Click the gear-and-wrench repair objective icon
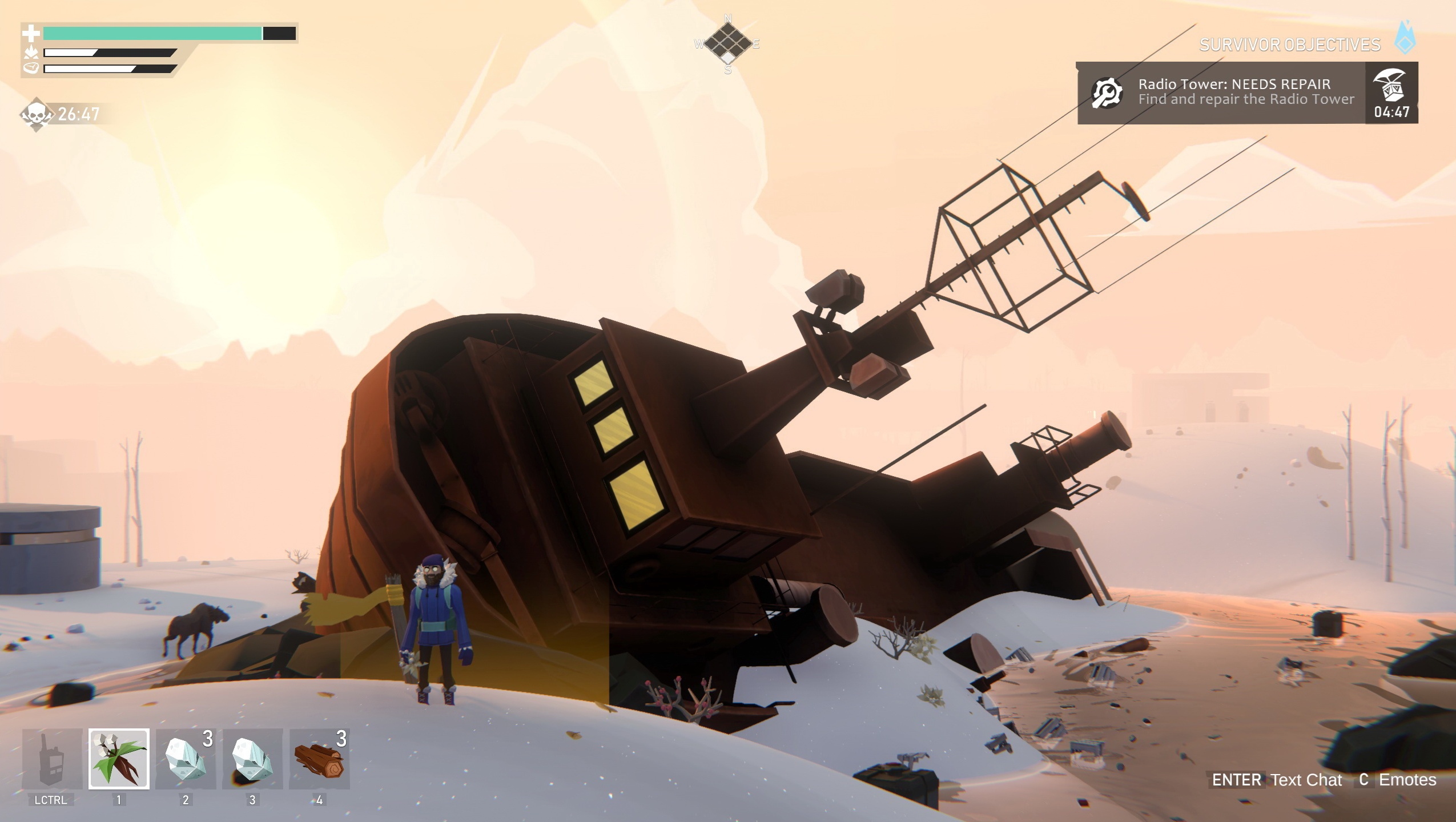This screenshot has width=1456, height=822. pos(1108,90)
